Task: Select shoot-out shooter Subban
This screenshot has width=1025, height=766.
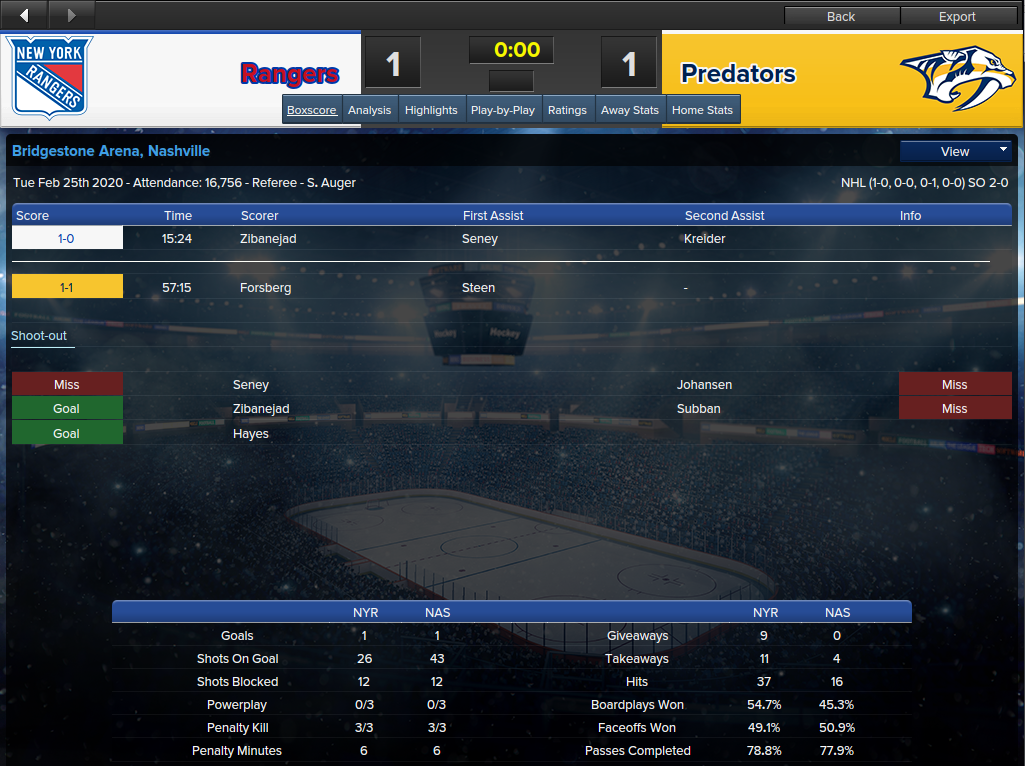Action: (698, 409)
